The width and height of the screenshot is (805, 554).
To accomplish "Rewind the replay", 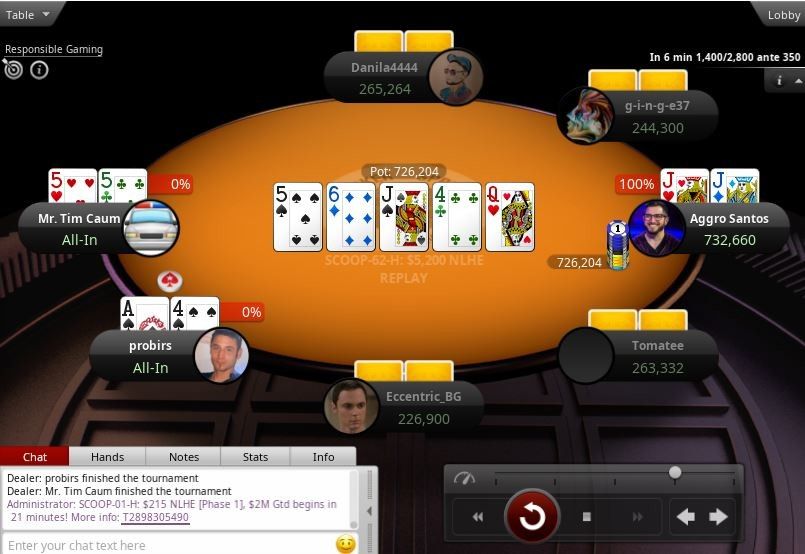I will click(x=478, y=517).
